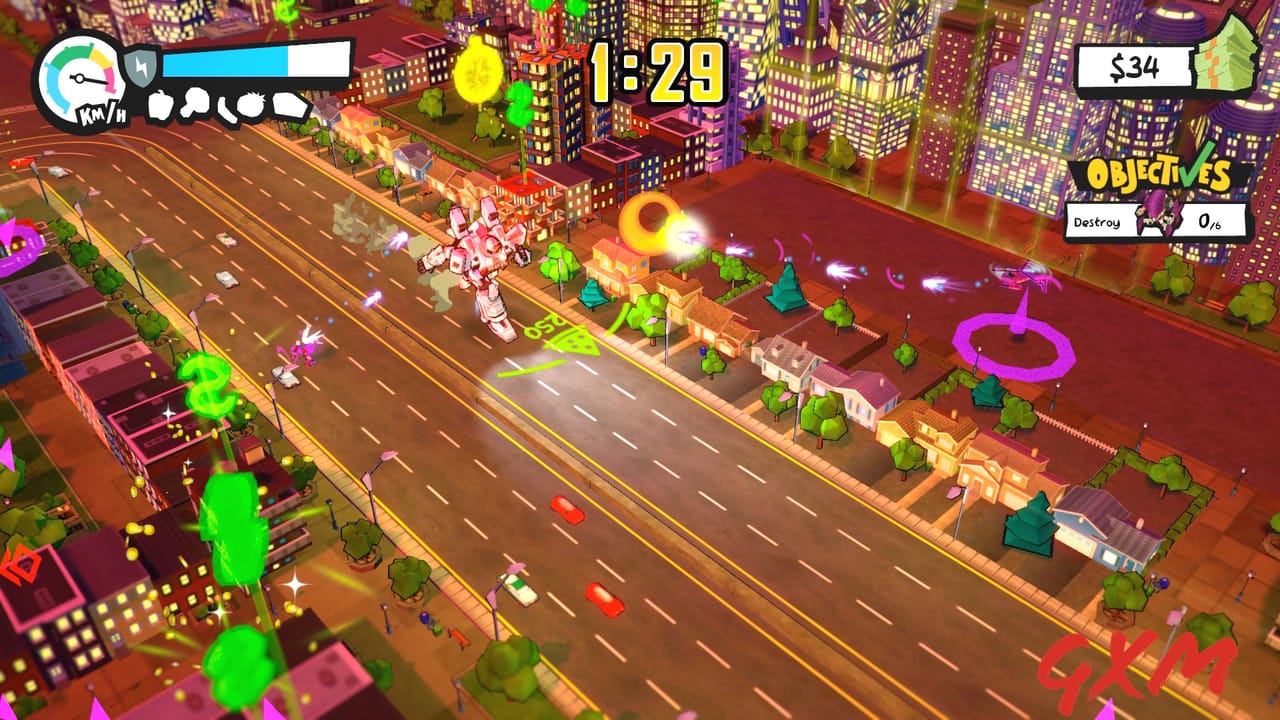Select the tomato topping icon
Viewport: 1280px width, 720px height.
250,104
